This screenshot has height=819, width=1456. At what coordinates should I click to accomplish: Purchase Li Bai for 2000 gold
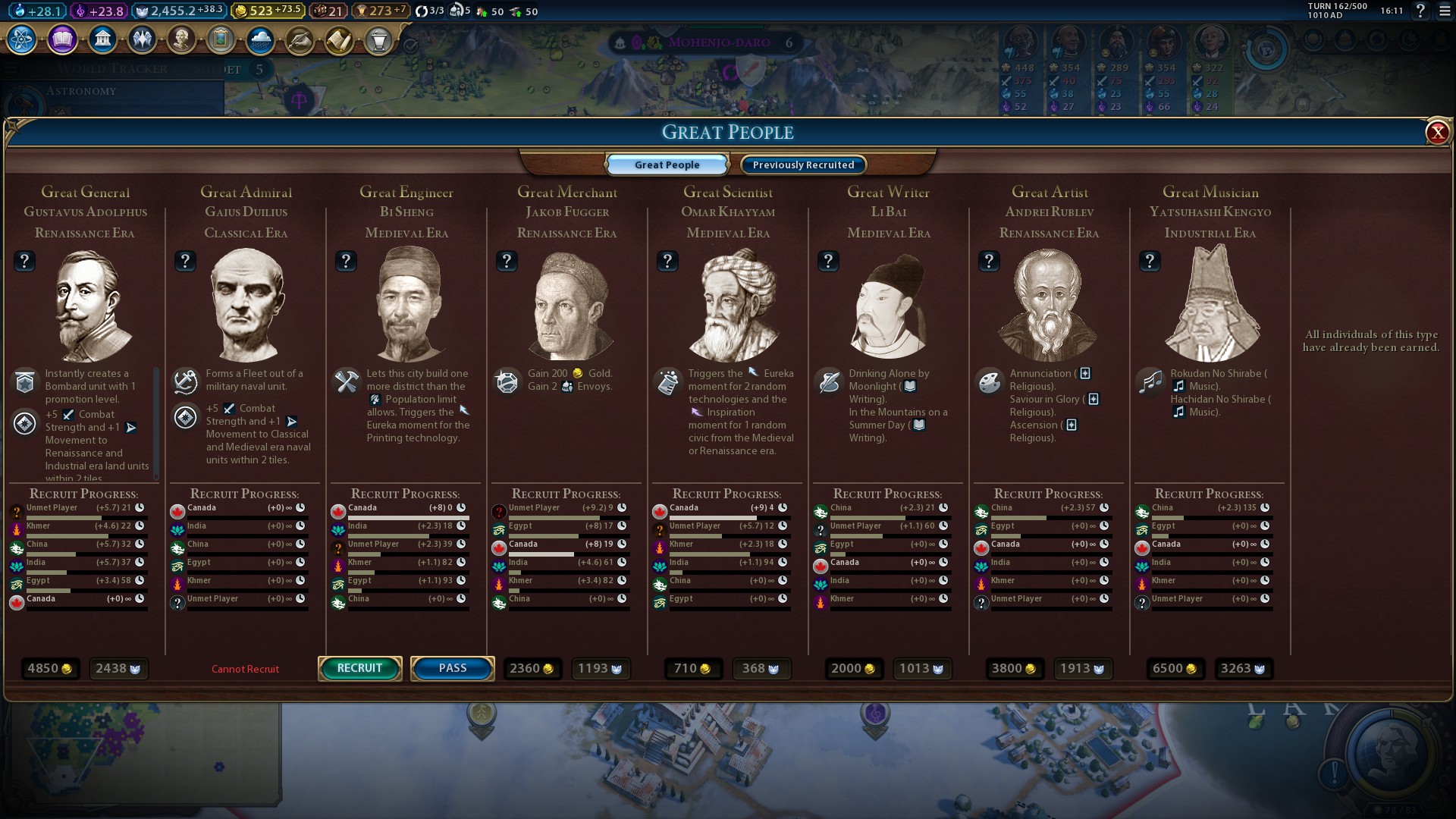tap(853, 668)
